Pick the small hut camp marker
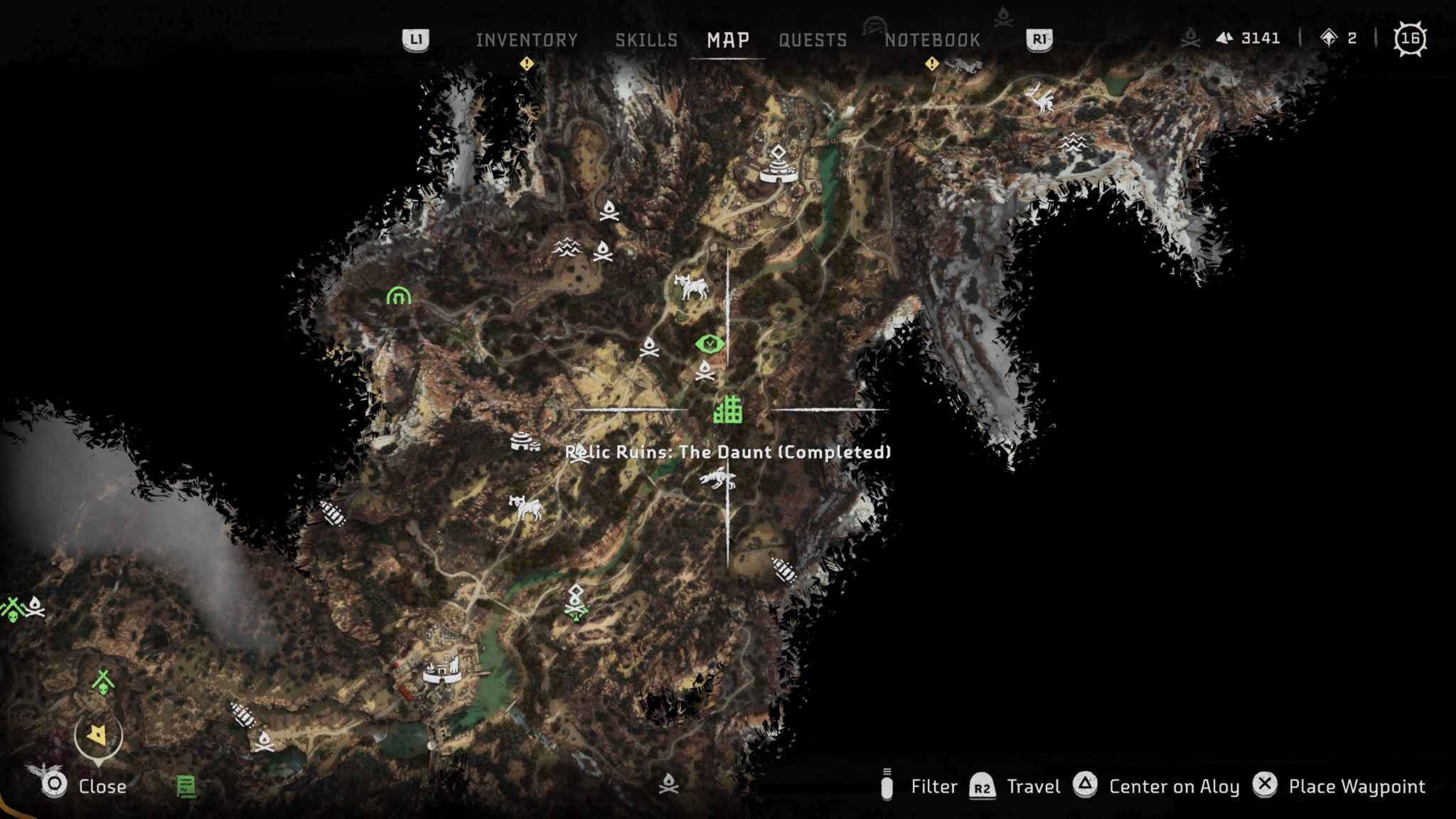Image resolution: width=1456 pixels, height=819 pixels. pyautogui.click(x=525, y=442)
